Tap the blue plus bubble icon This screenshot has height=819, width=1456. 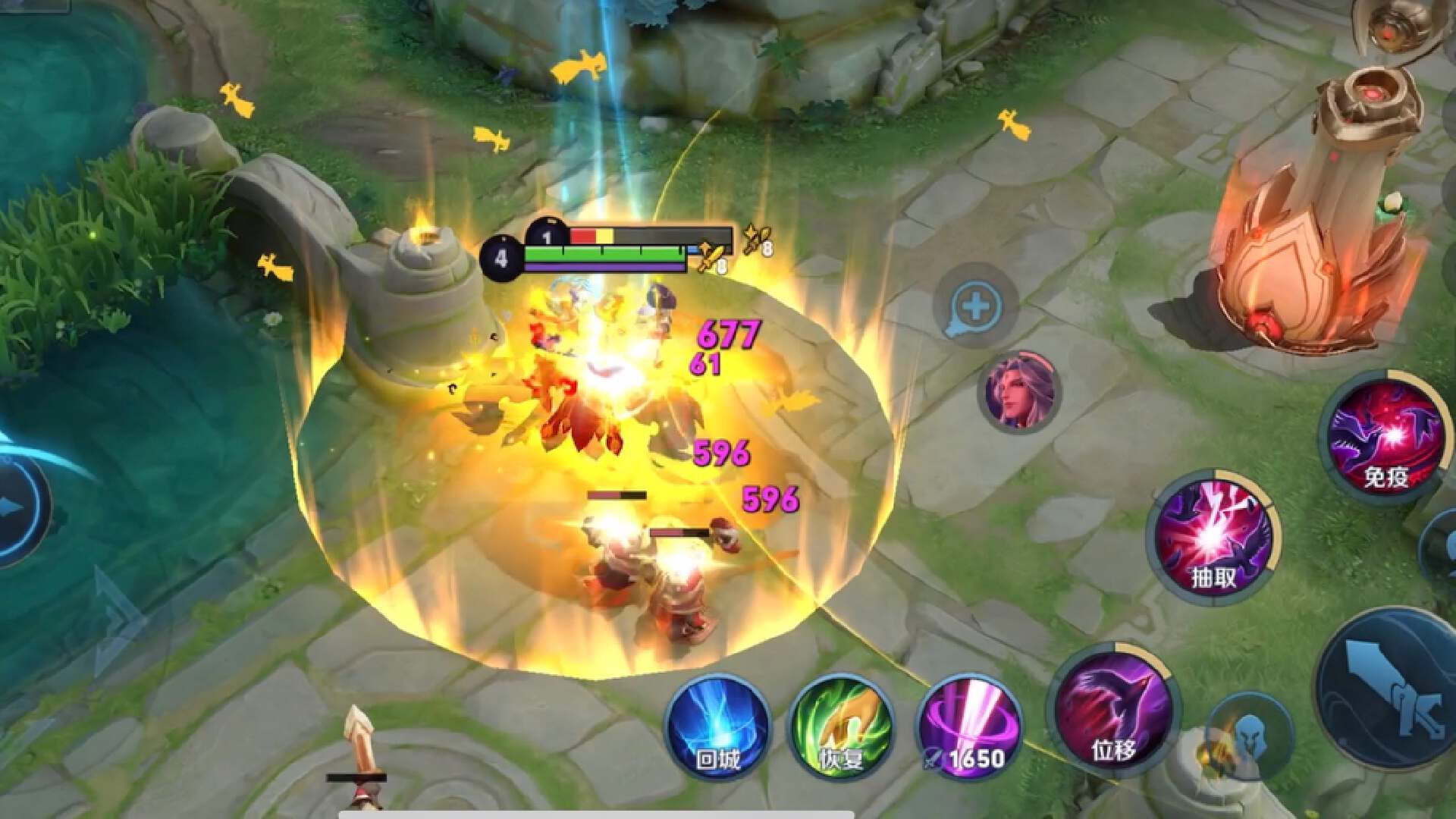[975, 307]
